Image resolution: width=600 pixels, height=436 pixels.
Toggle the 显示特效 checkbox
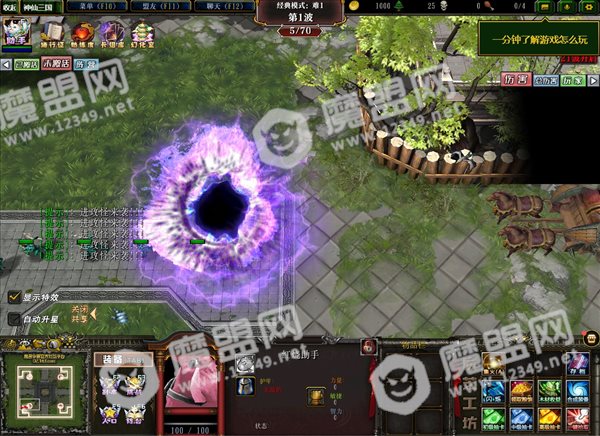tap(14, 297)
